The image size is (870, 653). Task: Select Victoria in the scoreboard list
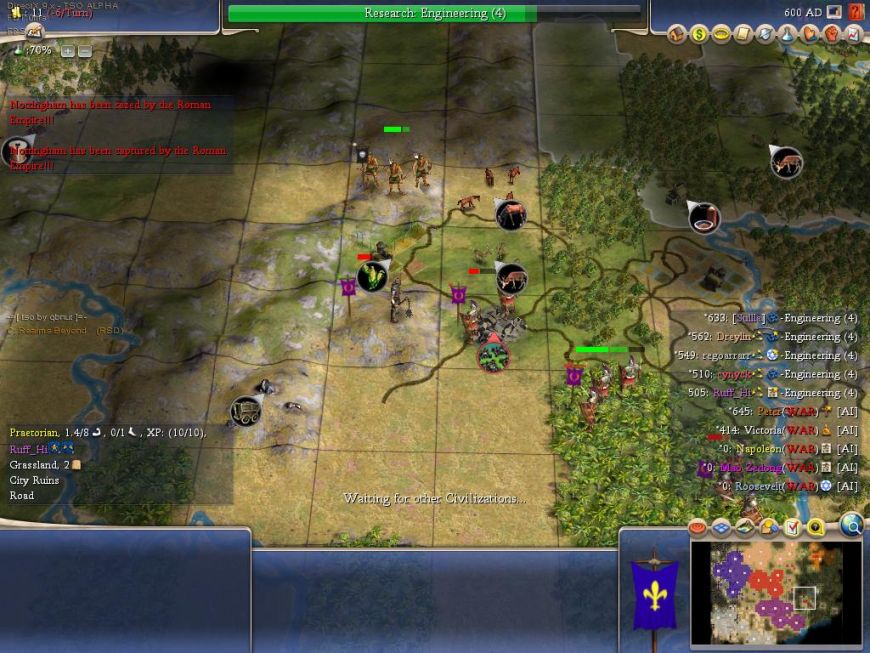764,431
